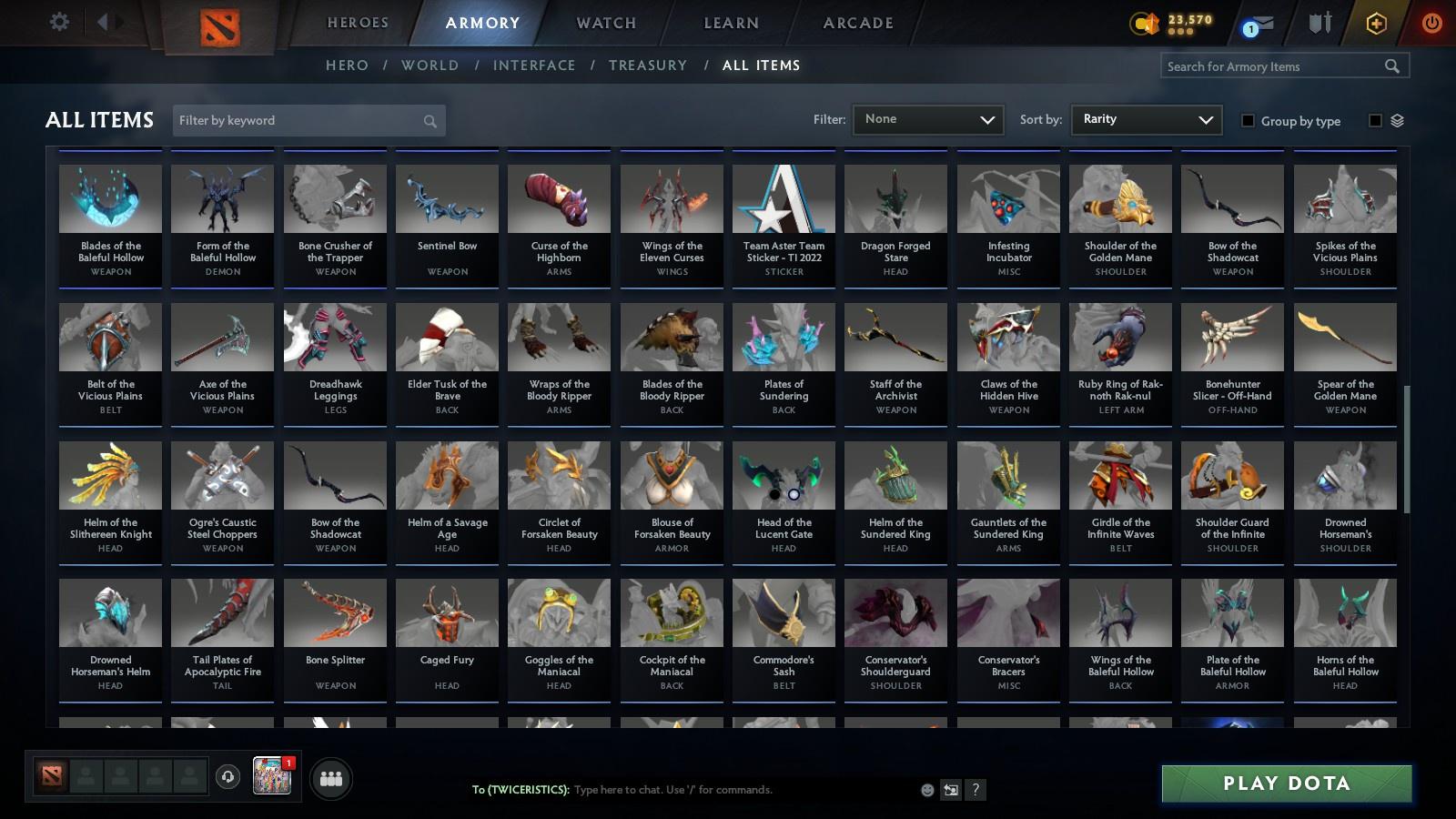This screenshot has height=819, width=1456.
Task: Switch to the HEROES tab
Action: [x=357, y=23]
